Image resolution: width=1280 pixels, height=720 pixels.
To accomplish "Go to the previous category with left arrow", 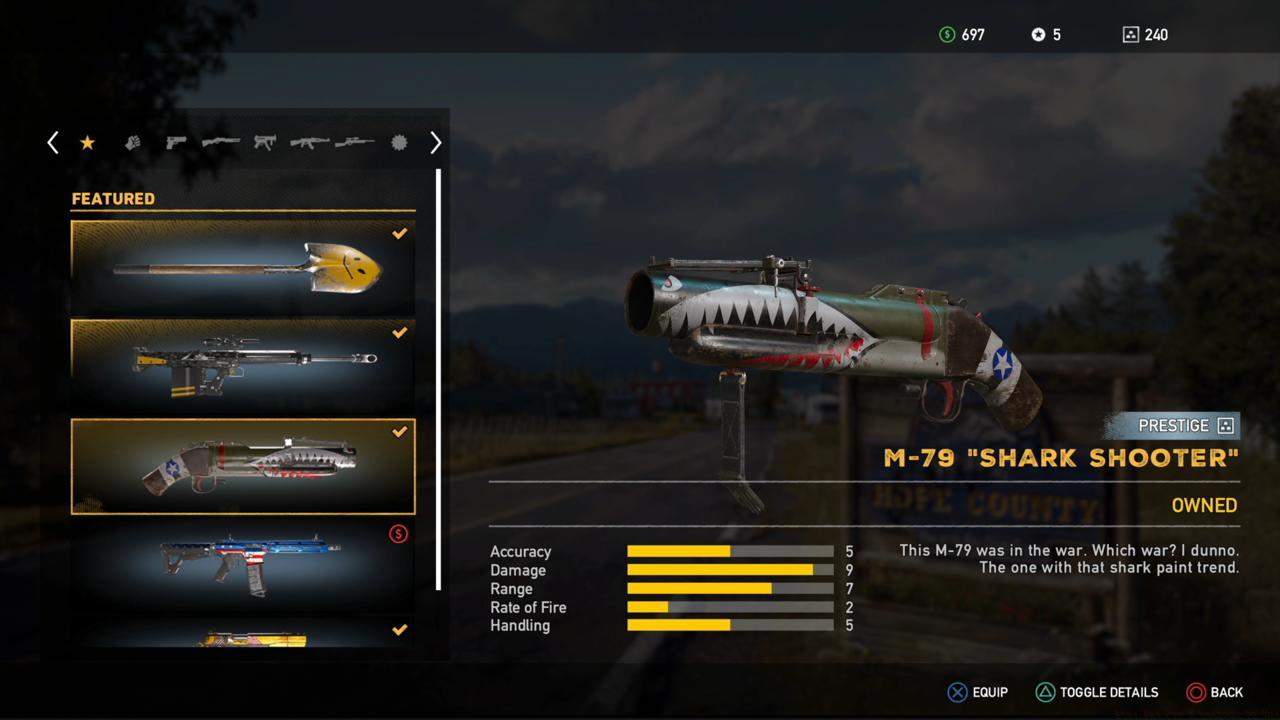I will [x=53, y=143].
